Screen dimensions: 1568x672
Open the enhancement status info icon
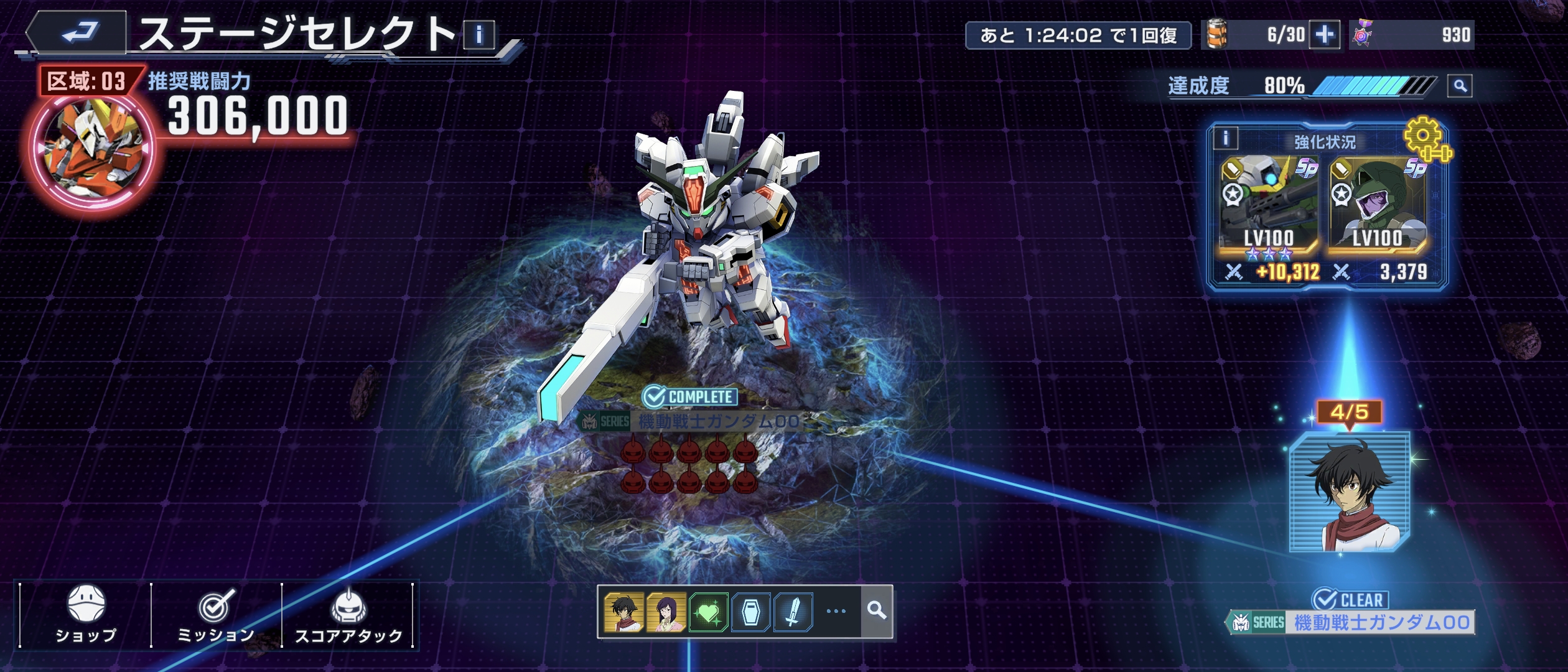click(1226, 138)
